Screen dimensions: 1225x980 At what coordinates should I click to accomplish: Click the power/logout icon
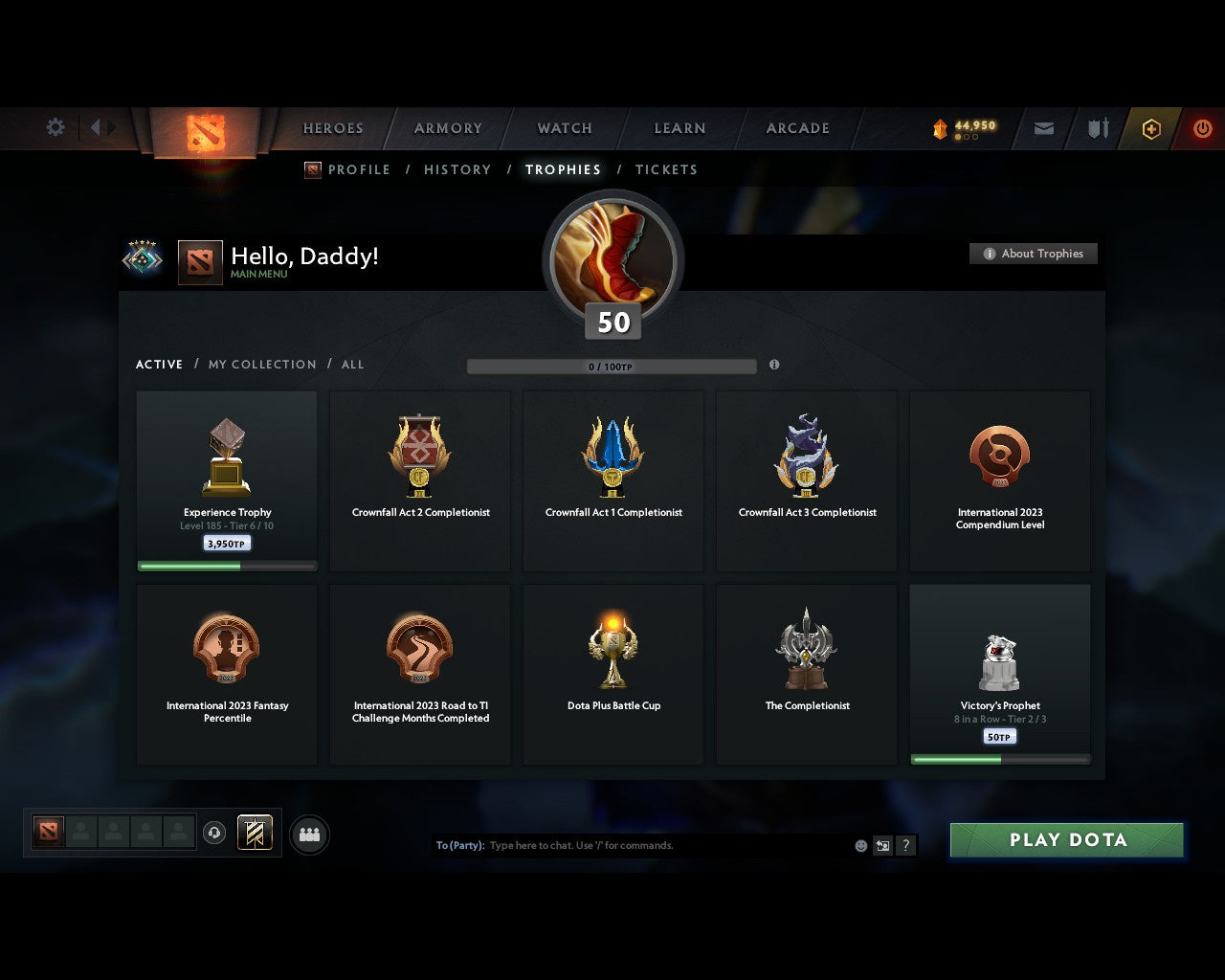1203,128
